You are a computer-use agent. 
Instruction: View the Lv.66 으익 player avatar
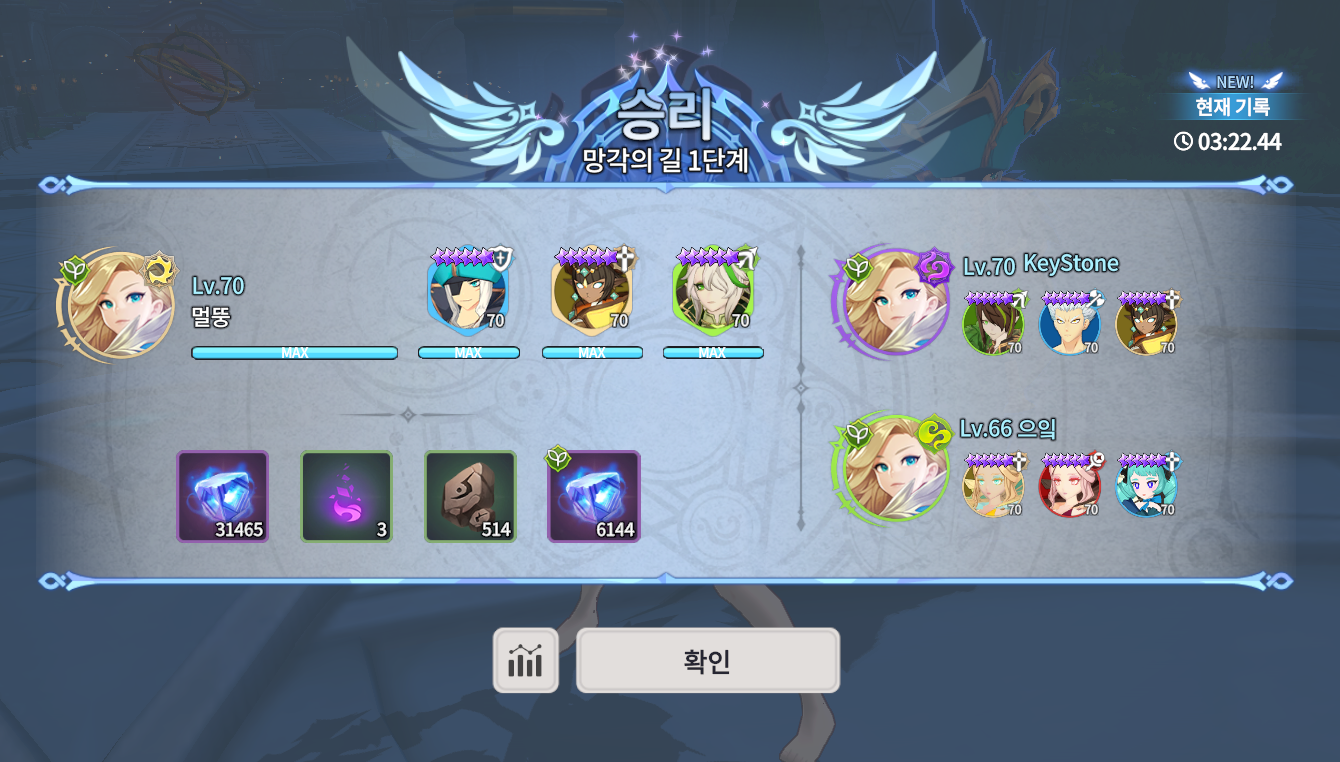[x=893, y=468]
